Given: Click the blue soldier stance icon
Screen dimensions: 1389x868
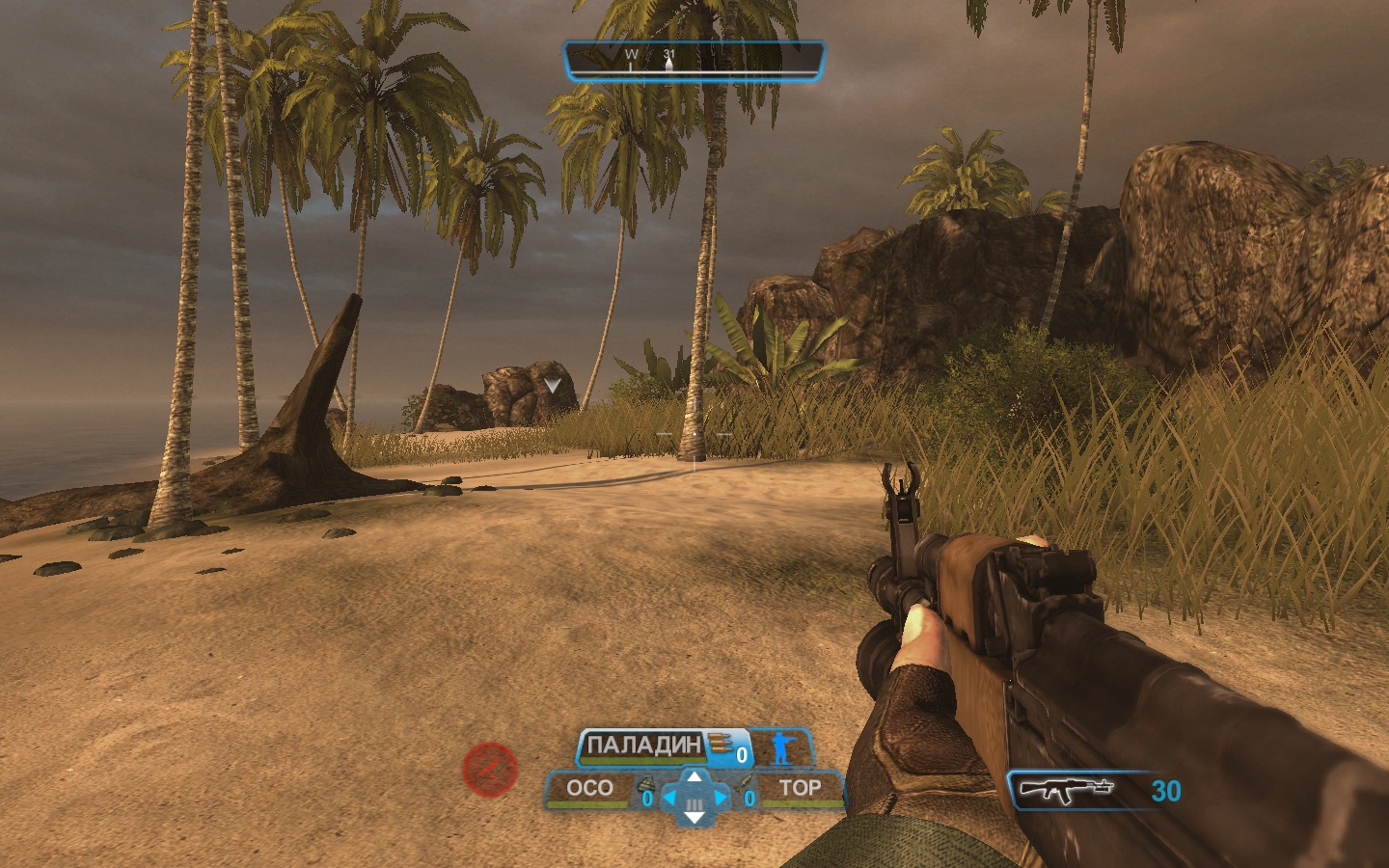Looking at the screenshot, I should [779, 746].
